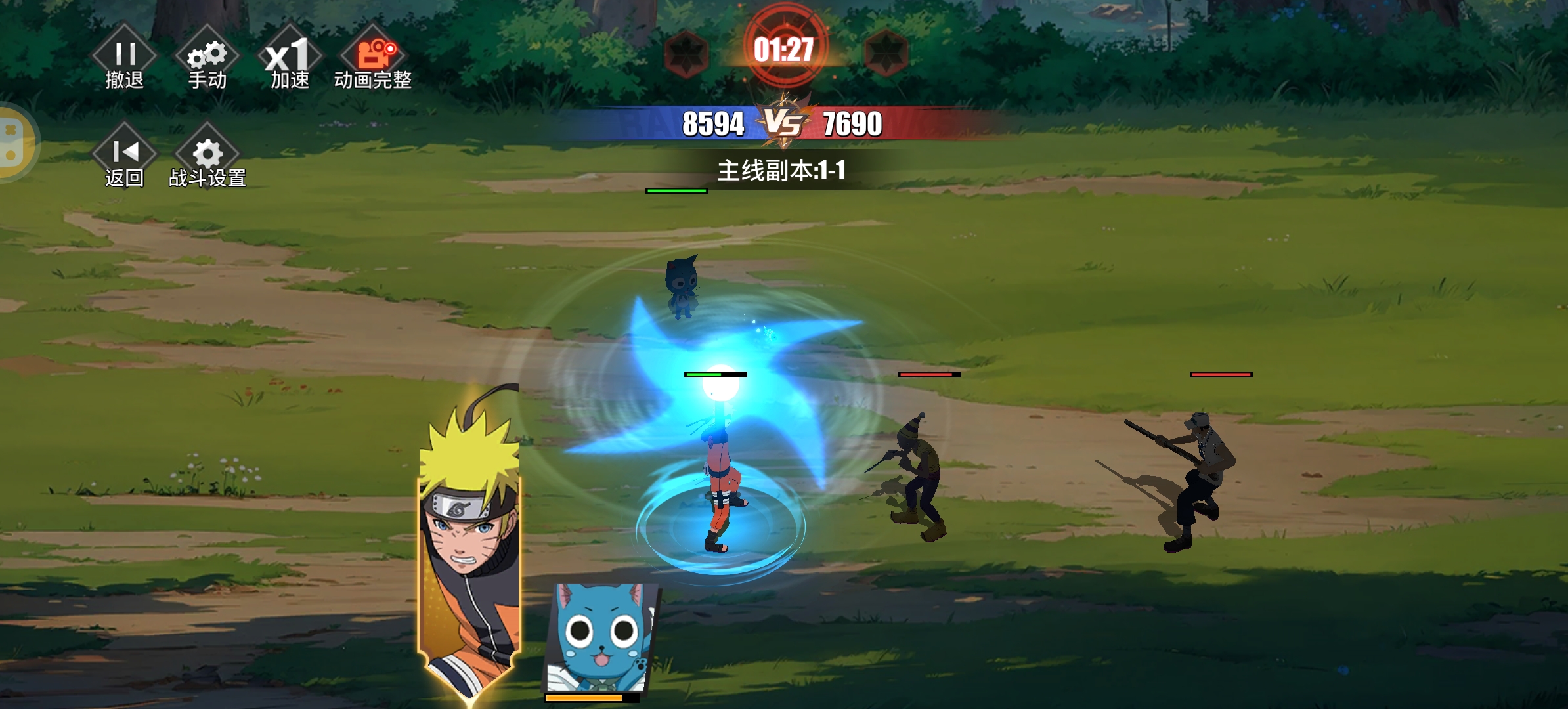Change the x1 加速 battle speed
The image size is (1568, 709).
(x=290, y=60)
